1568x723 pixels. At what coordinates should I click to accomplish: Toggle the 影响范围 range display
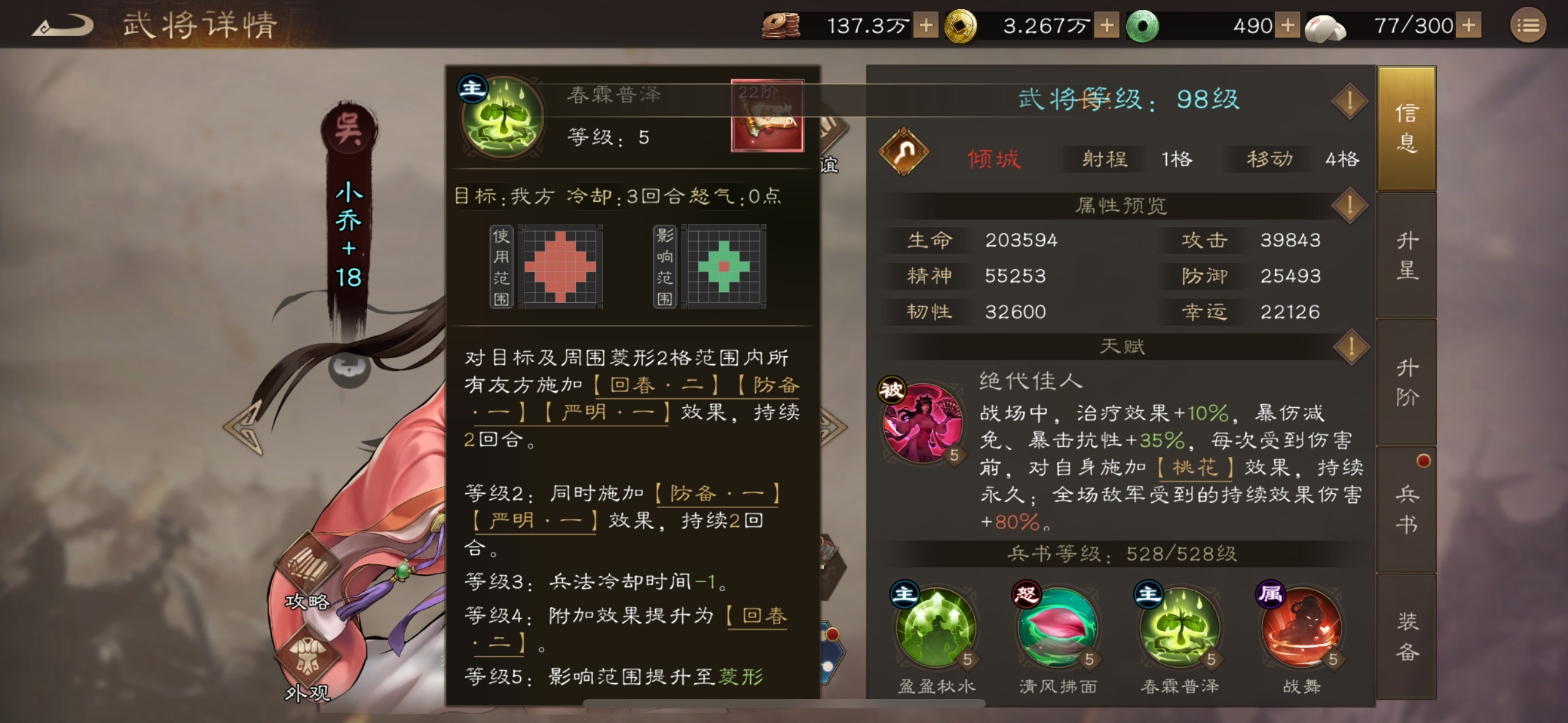pos(666,267)
